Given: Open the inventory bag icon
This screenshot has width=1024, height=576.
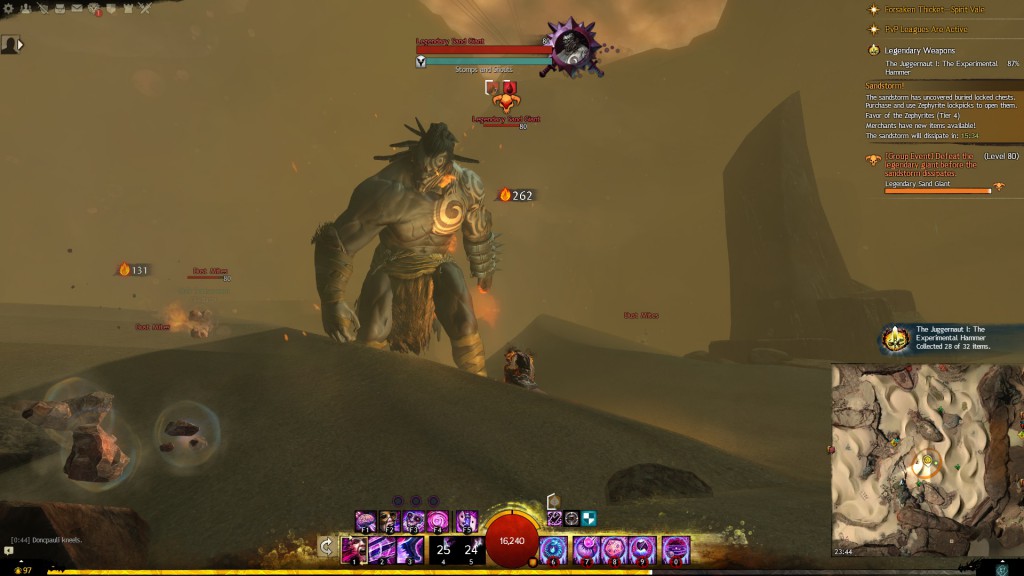Looking at the screenshot, I should point(59,9).
